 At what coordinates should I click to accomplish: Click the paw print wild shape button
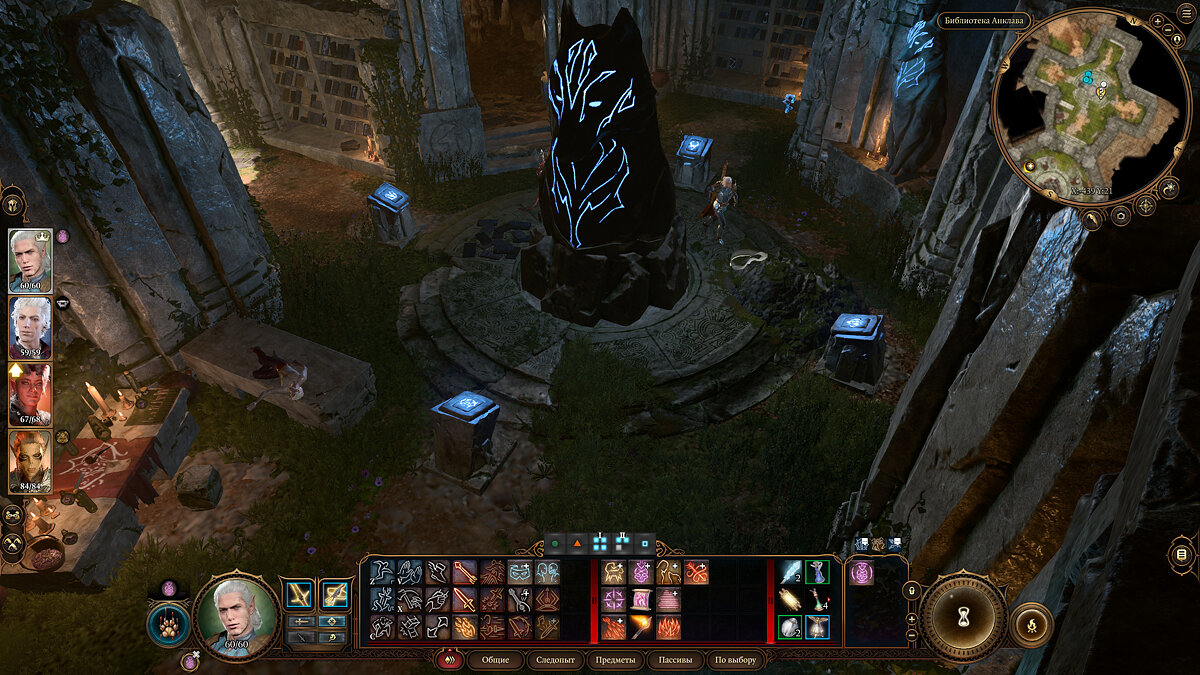(167, 625)
